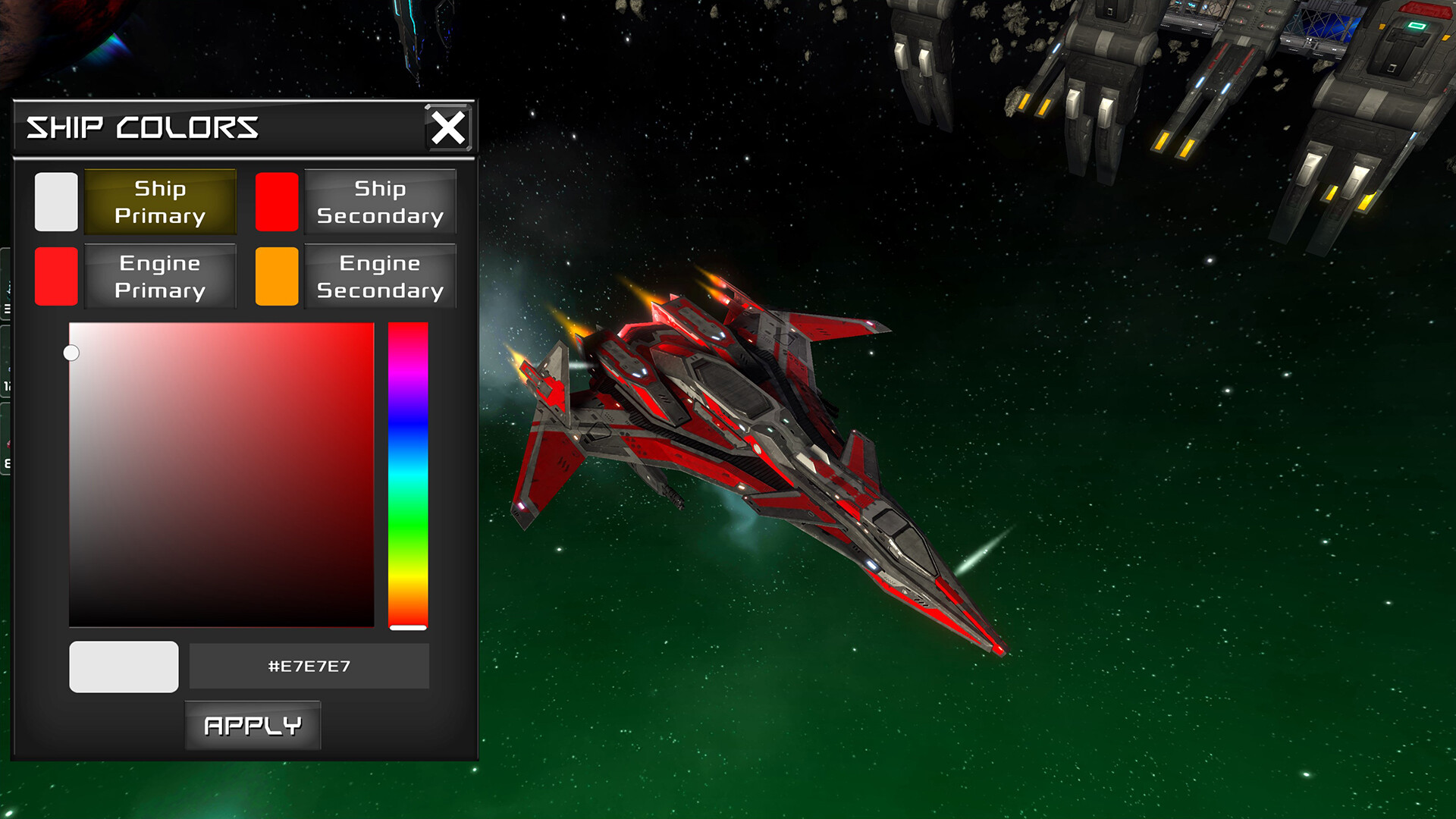
Task: Click the color preview swatch beside the hex field
Action: [124, 666]
